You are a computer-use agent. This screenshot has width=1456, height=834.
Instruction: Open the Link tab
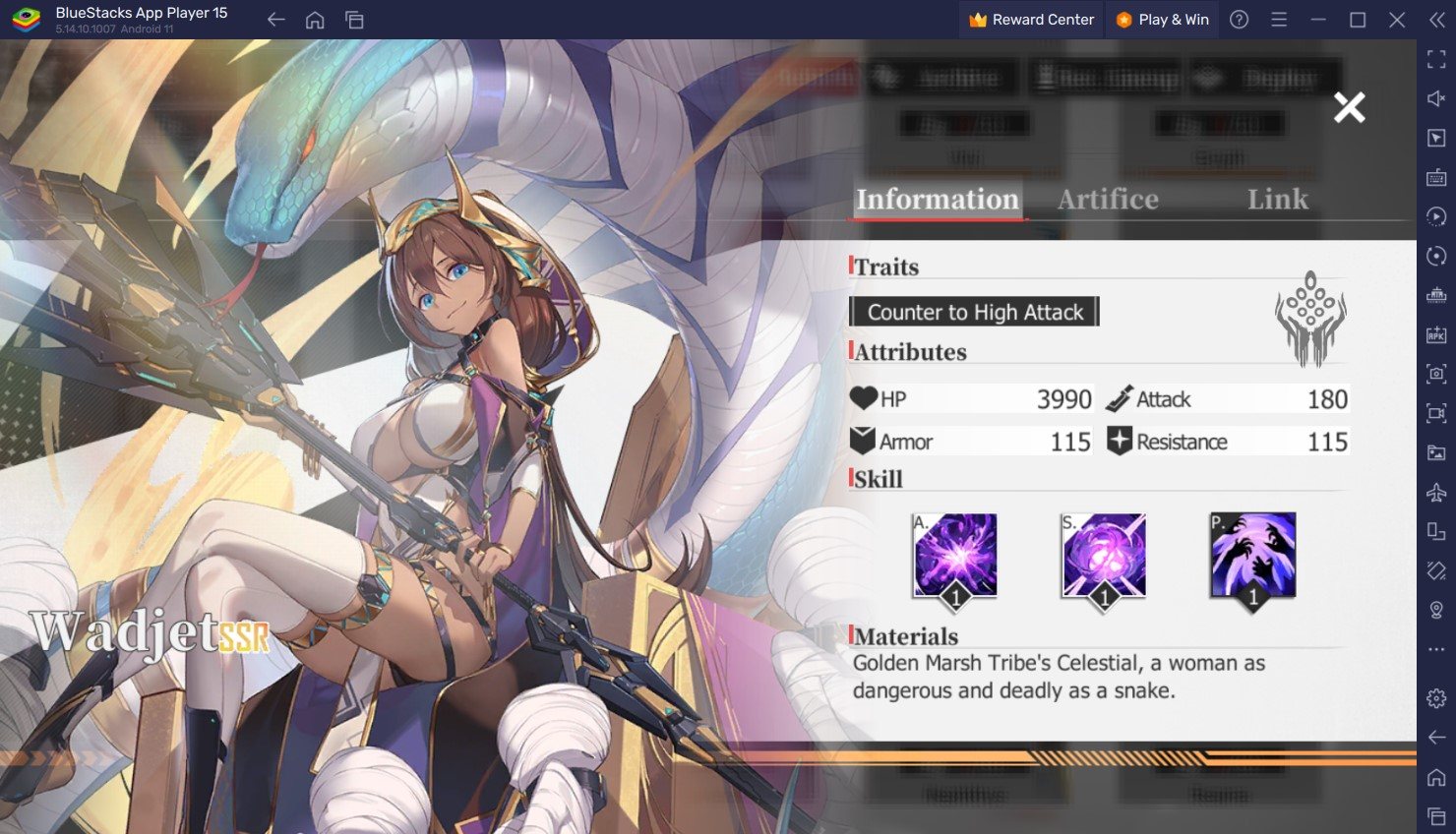[x=1277, y=200]
